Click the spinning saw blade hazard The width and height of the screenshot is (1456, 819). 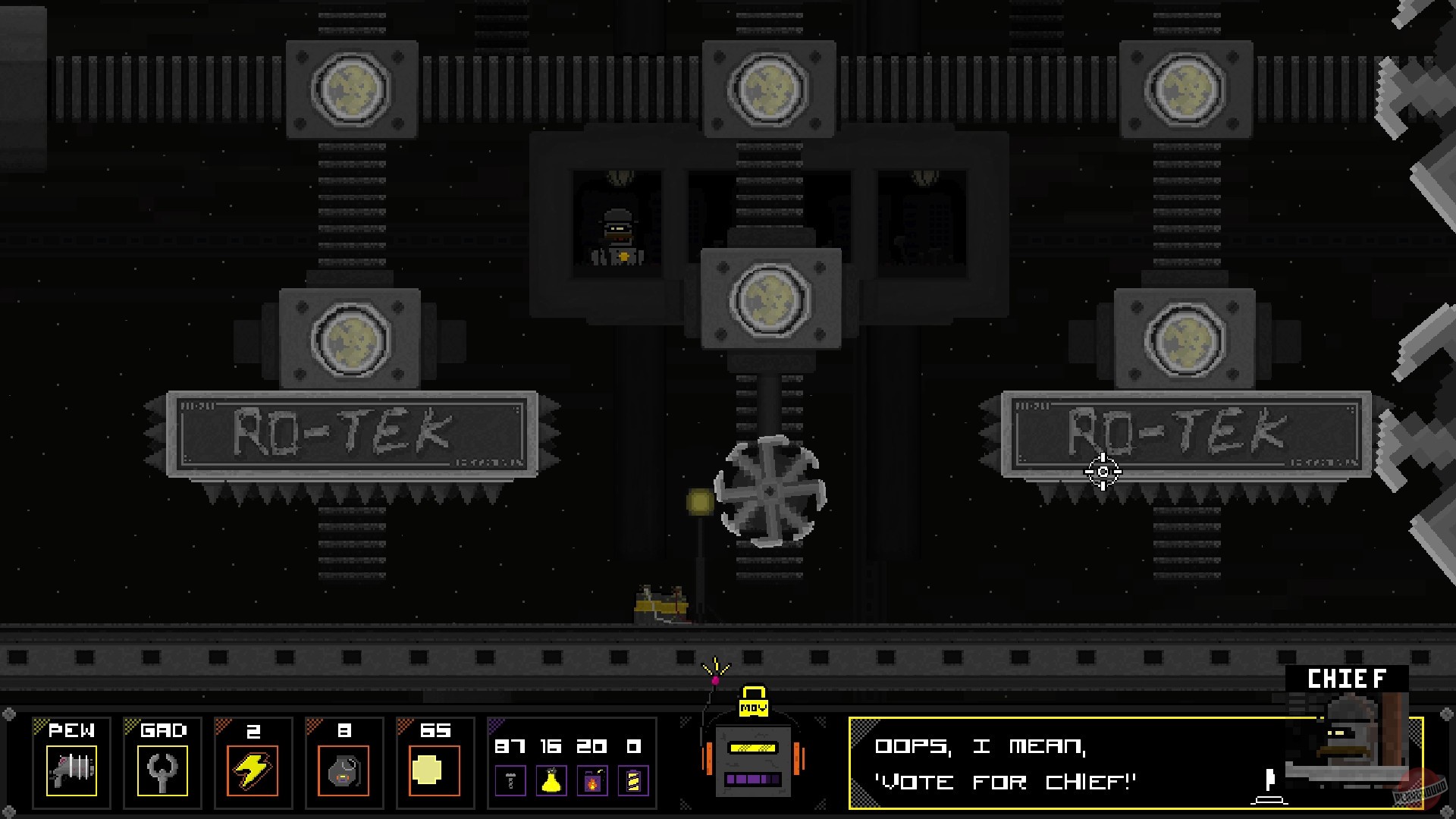click(768, 492)
